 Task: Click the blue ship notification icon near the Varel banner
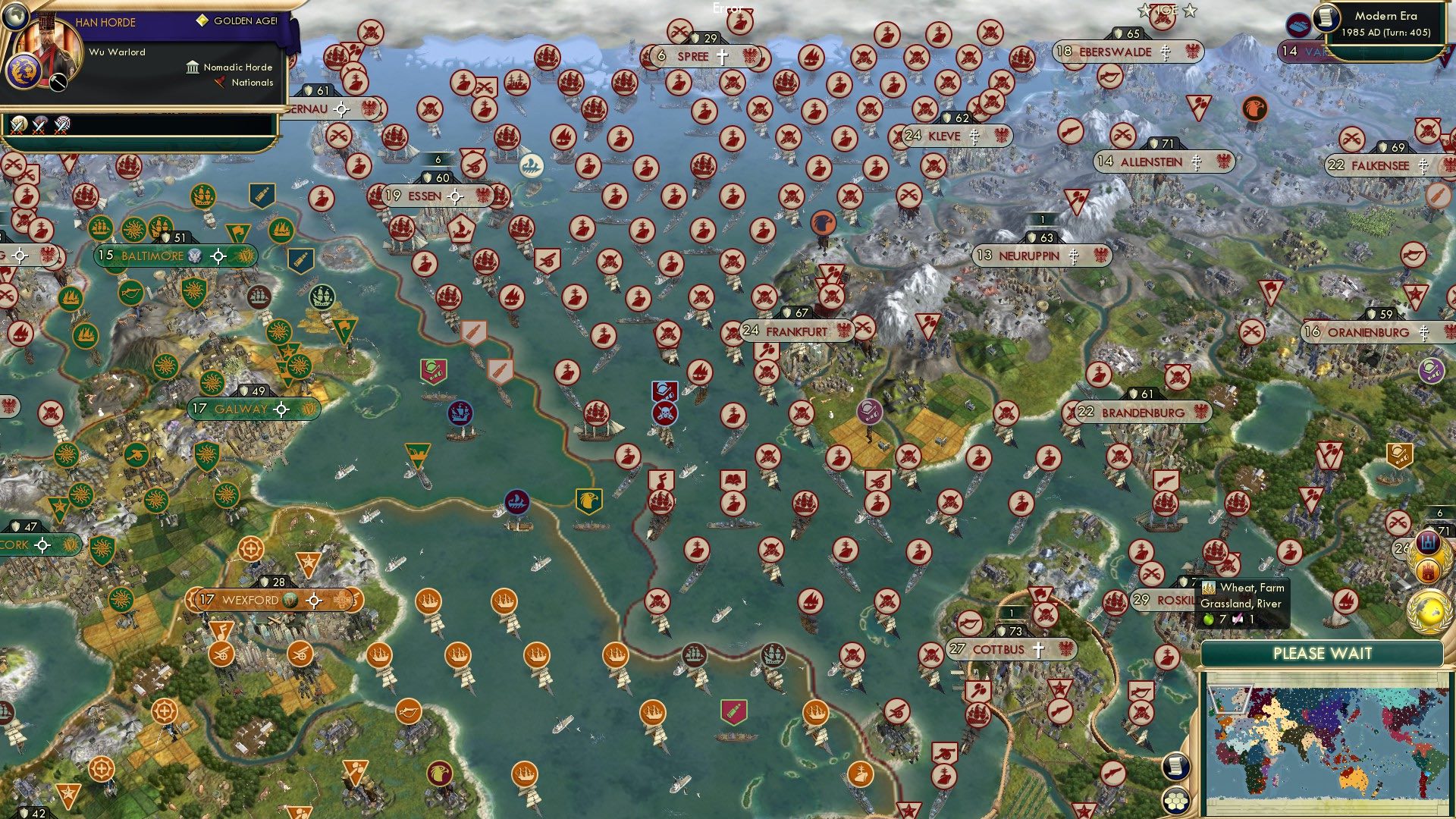[1299, 24]
